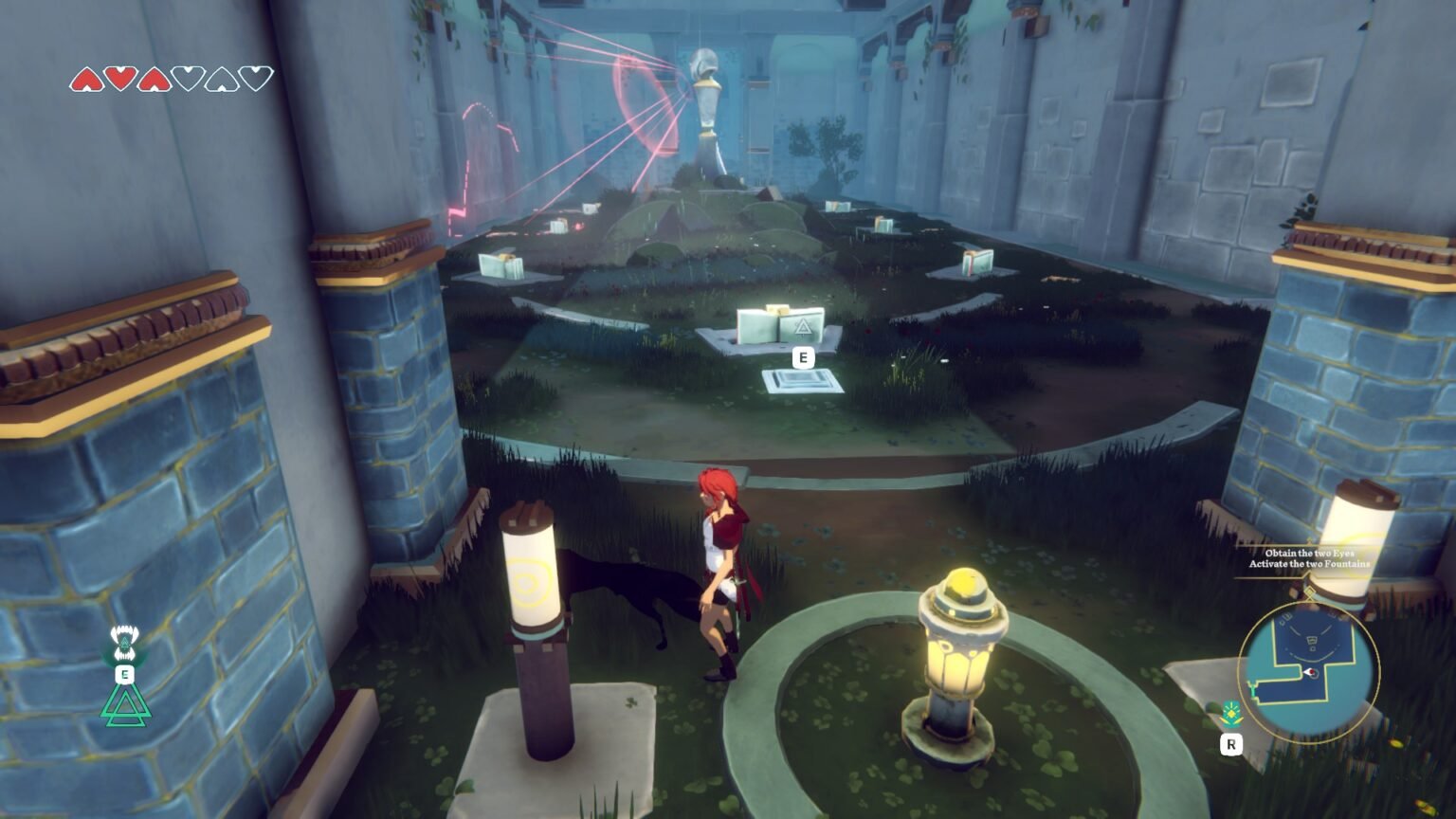This screenshot has width=1456, height=819.
Task: Expand the diamond marker below the objective banner
Action: tap(1310, 591)
